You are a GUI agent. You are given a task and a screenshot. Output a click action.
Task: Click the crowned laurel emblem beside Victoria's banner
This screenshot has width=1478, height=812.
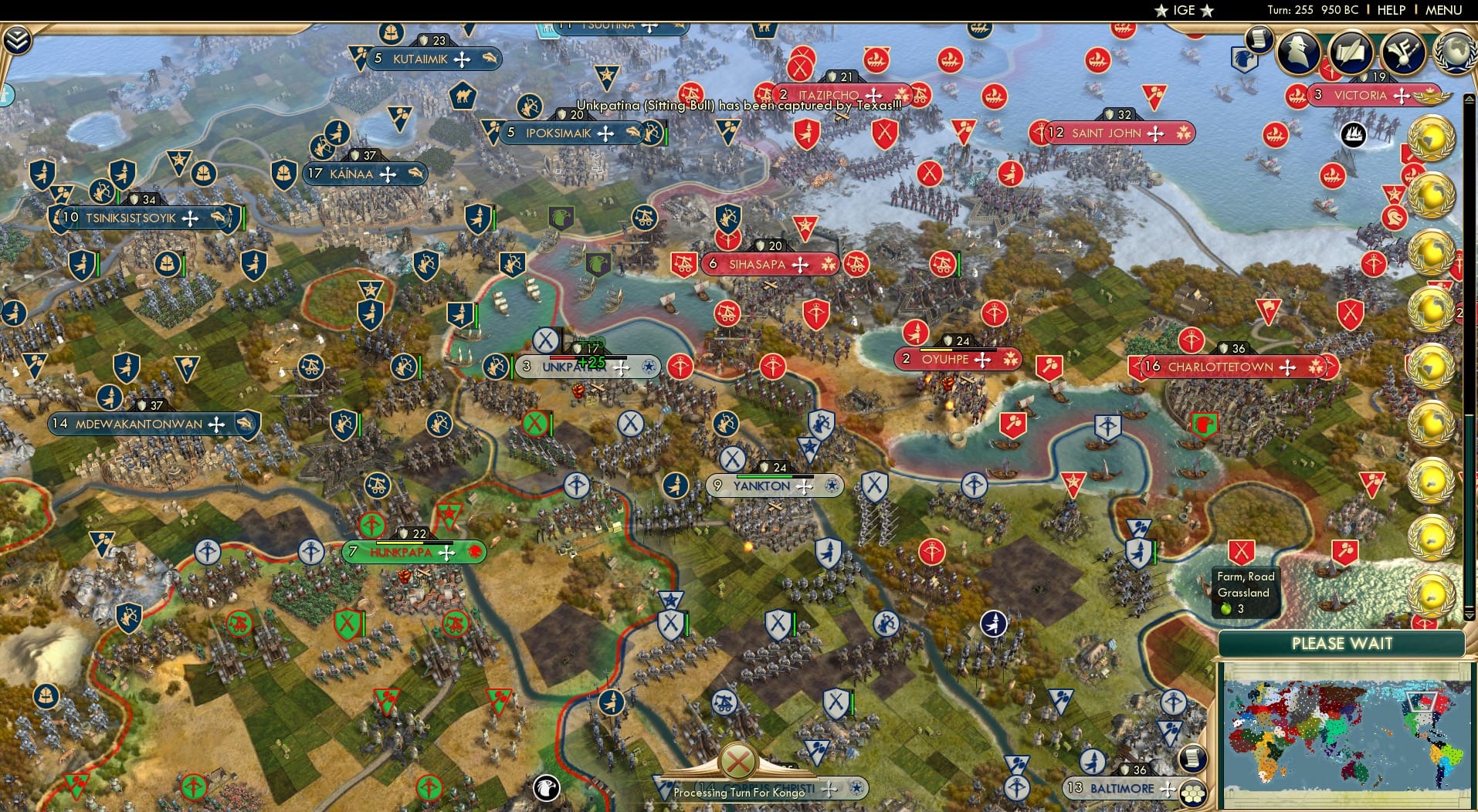pos(1429,97)
